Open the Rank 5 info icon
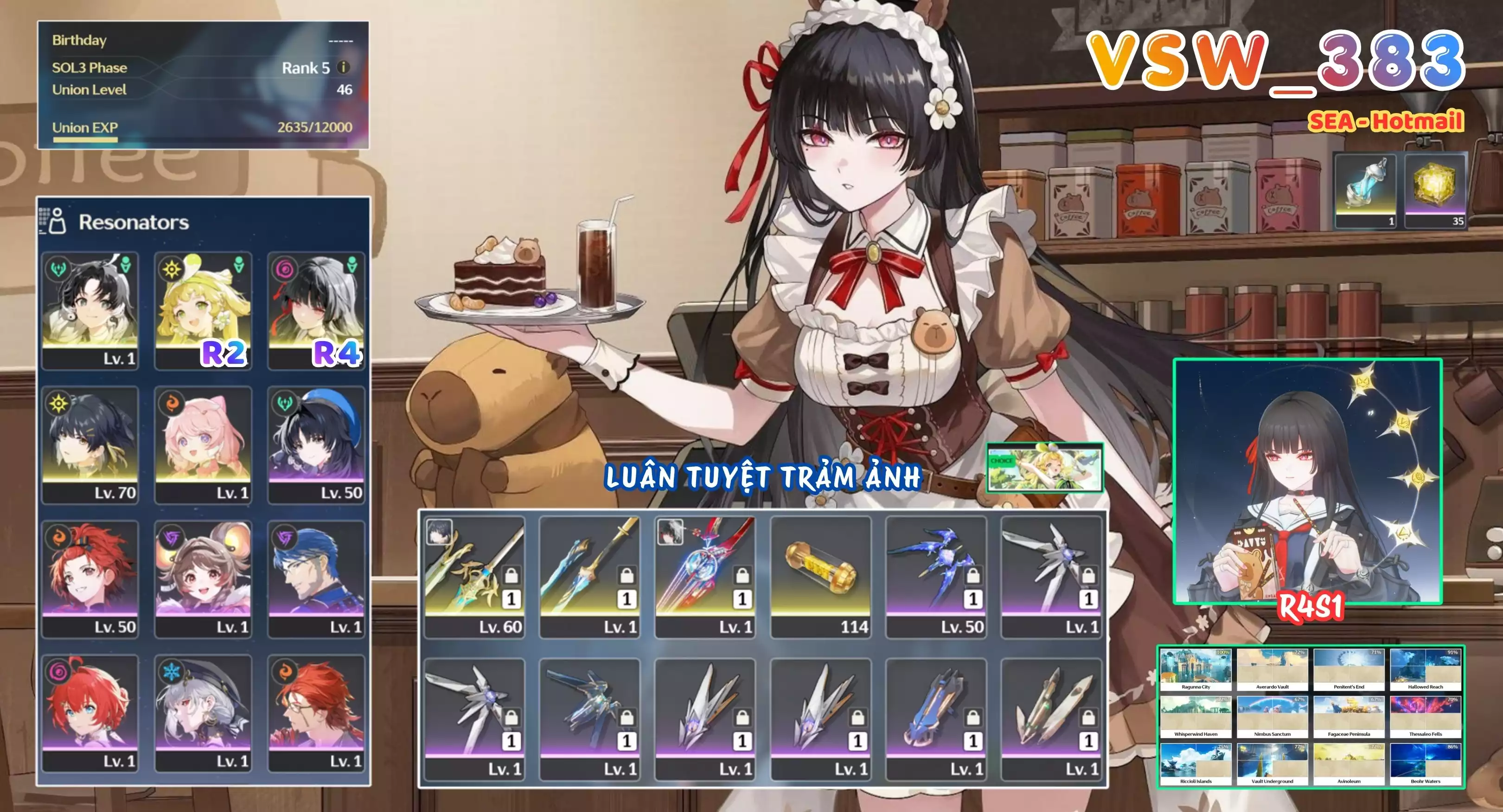 344,68
